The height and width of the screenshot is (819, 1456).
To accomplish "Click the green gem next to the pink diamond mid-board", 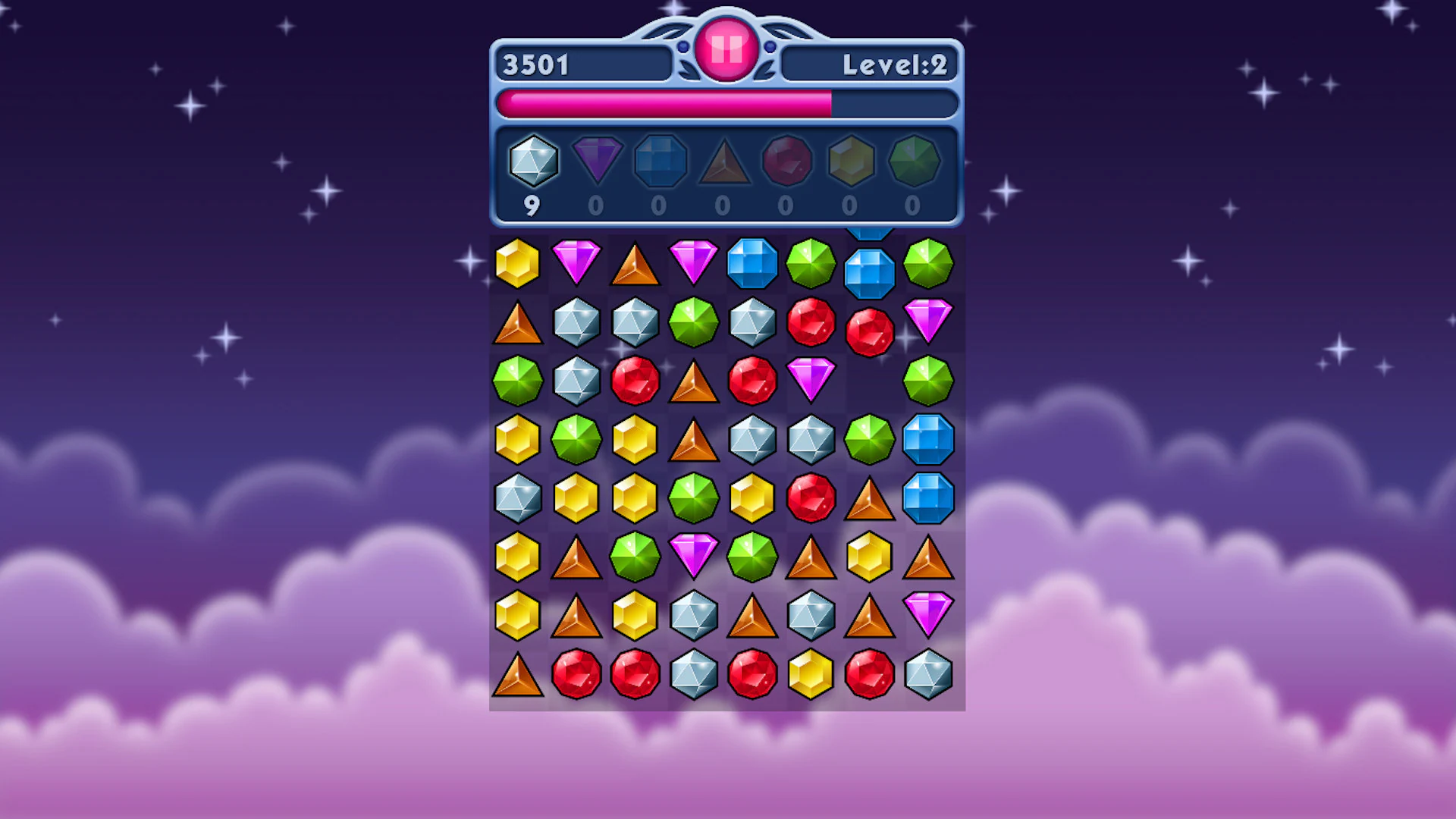I will click(x=752, y=557).
